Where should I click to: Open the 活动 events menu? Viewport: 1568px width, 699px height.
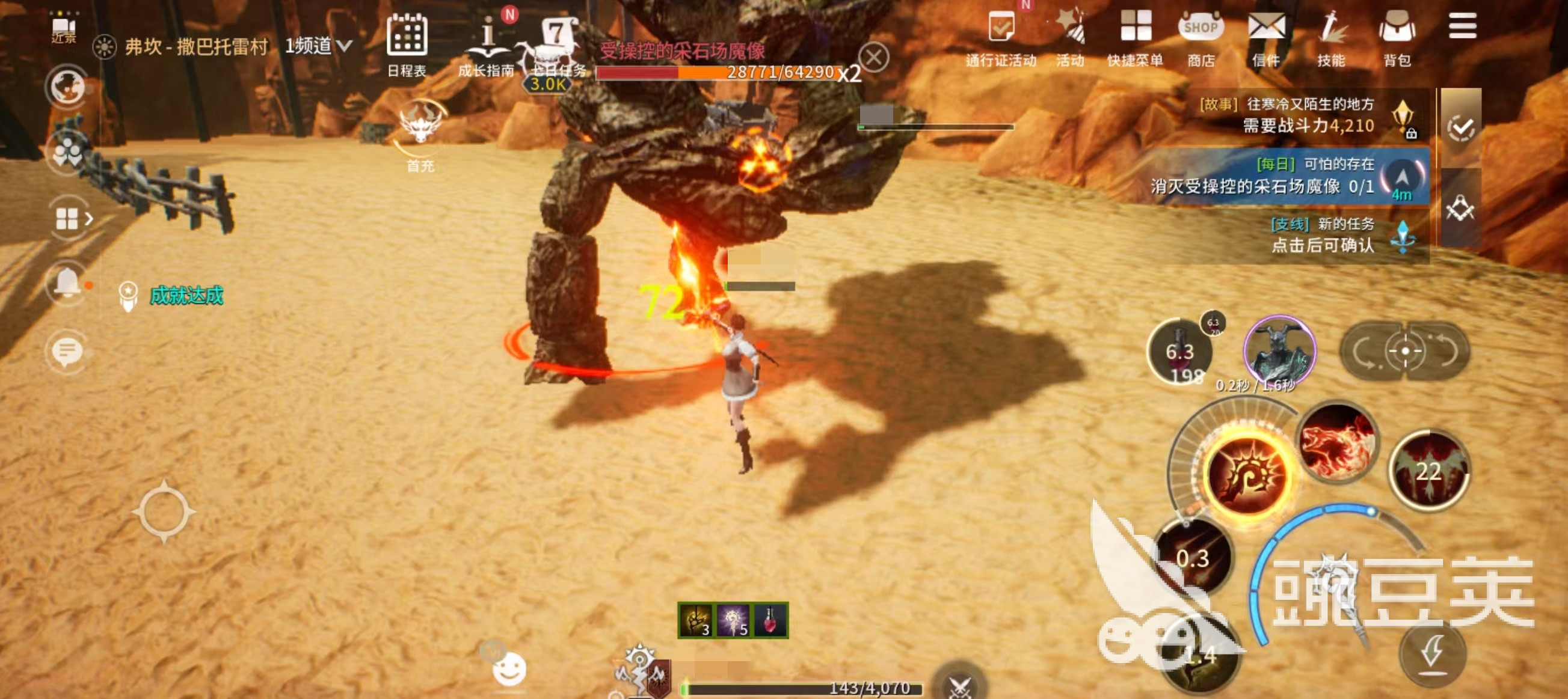click(x=1071, y=37)
